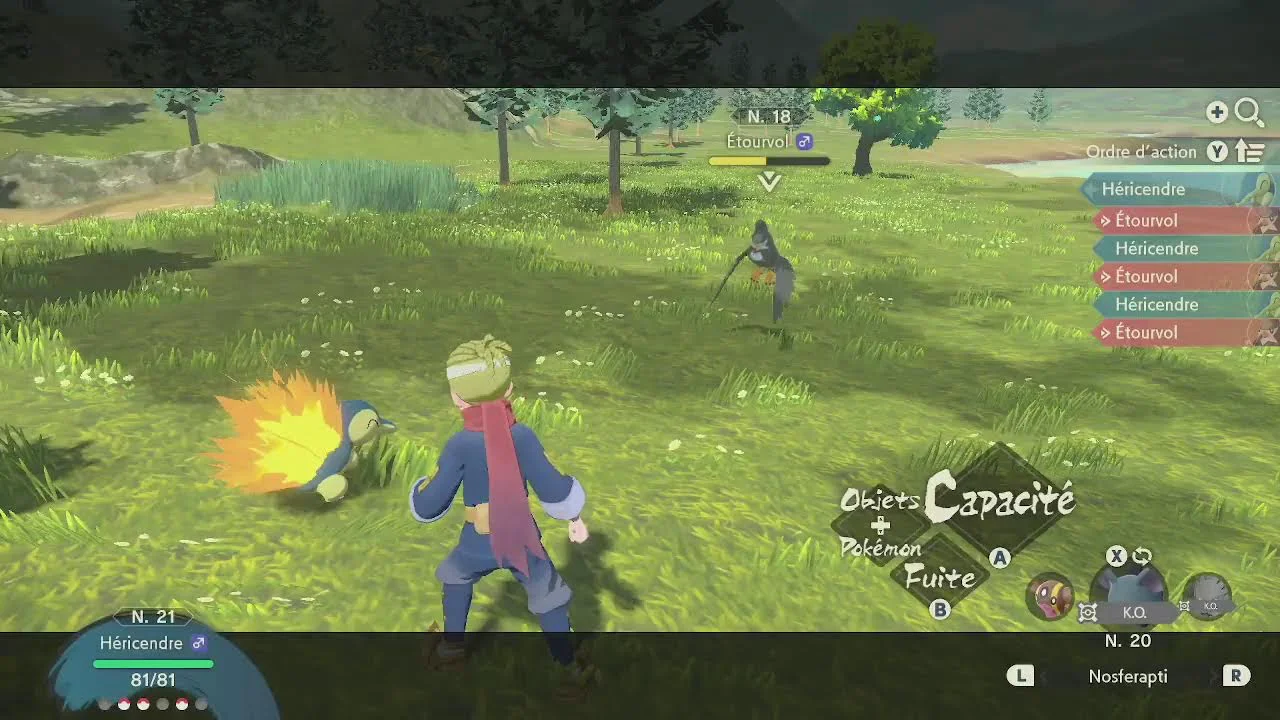Click the magnifying glass inspect icon
The width and height of the screenshot is (1280, 720).
pos(1249,112)
